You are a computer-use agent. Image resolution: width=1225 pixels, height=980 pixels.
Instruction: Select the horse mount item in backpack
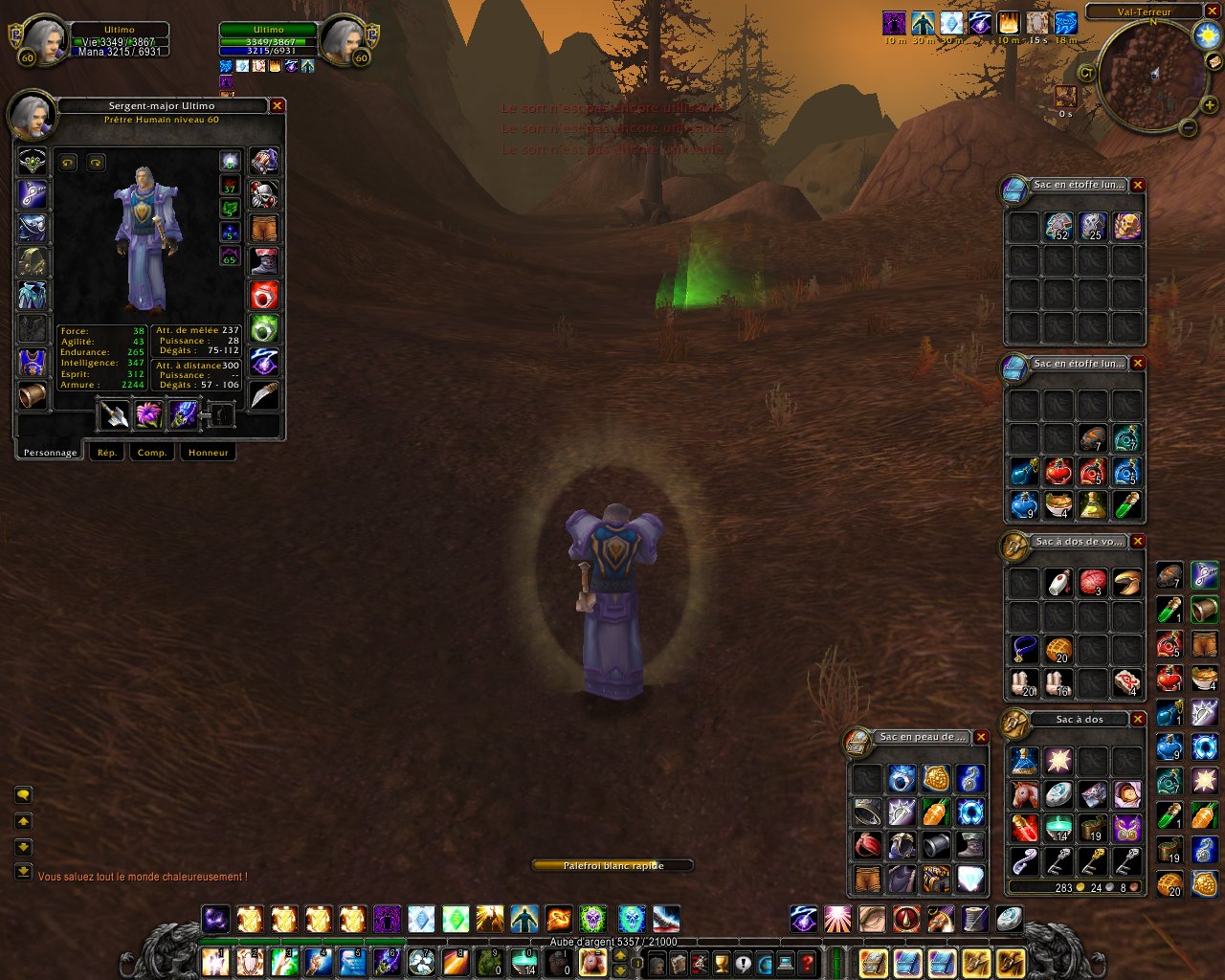(x=1024, y=793)
